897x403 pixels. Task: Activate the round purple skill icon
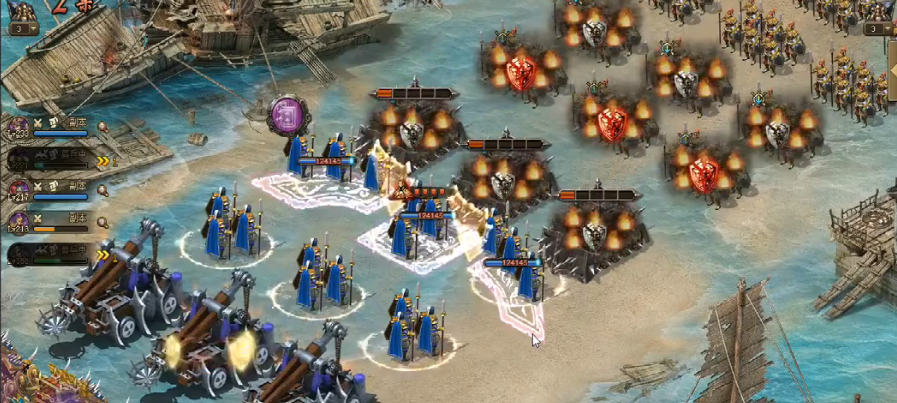coord(288,114)
